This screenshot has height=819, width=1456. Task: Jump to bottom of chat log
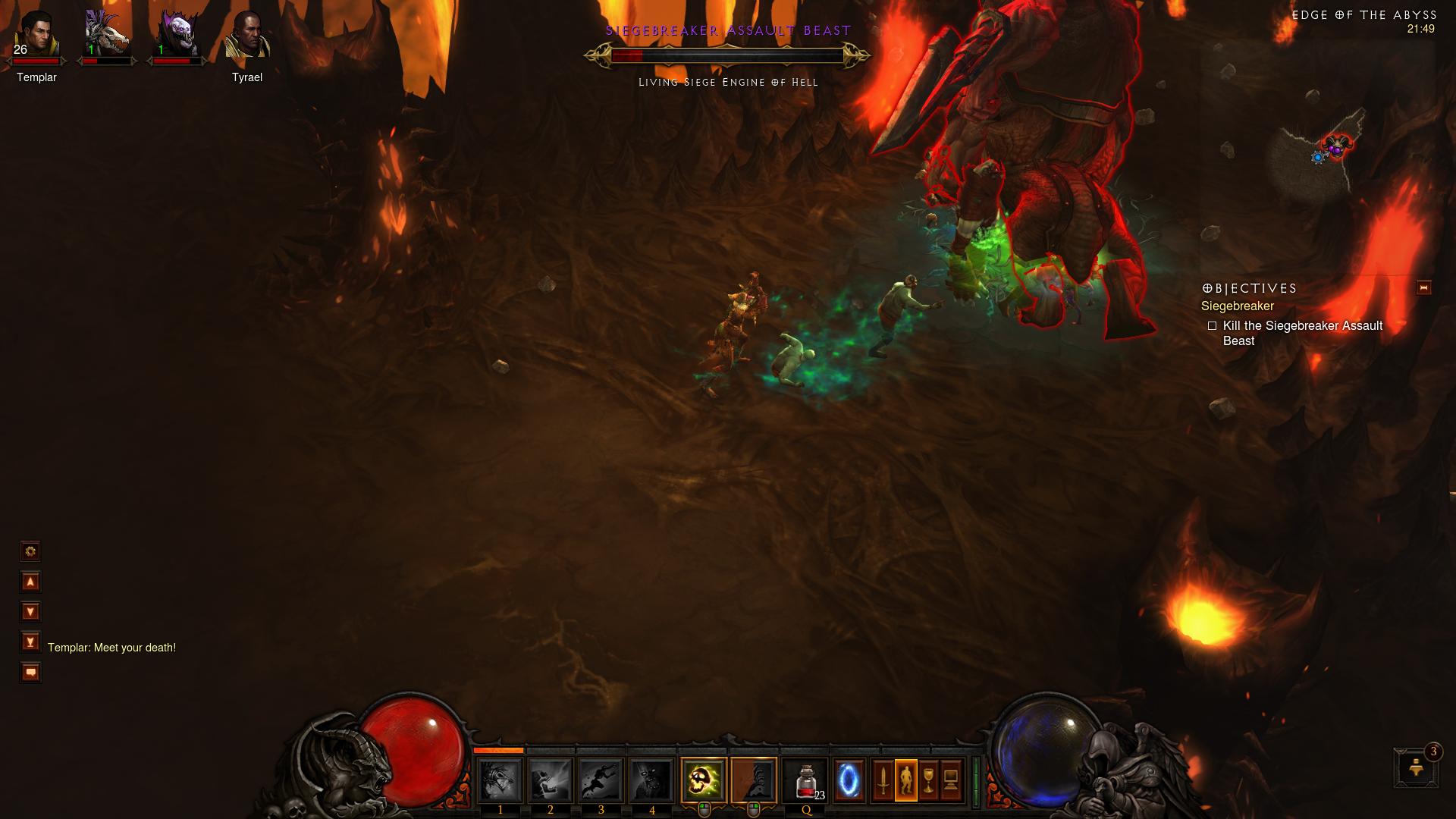click(30, 642)
